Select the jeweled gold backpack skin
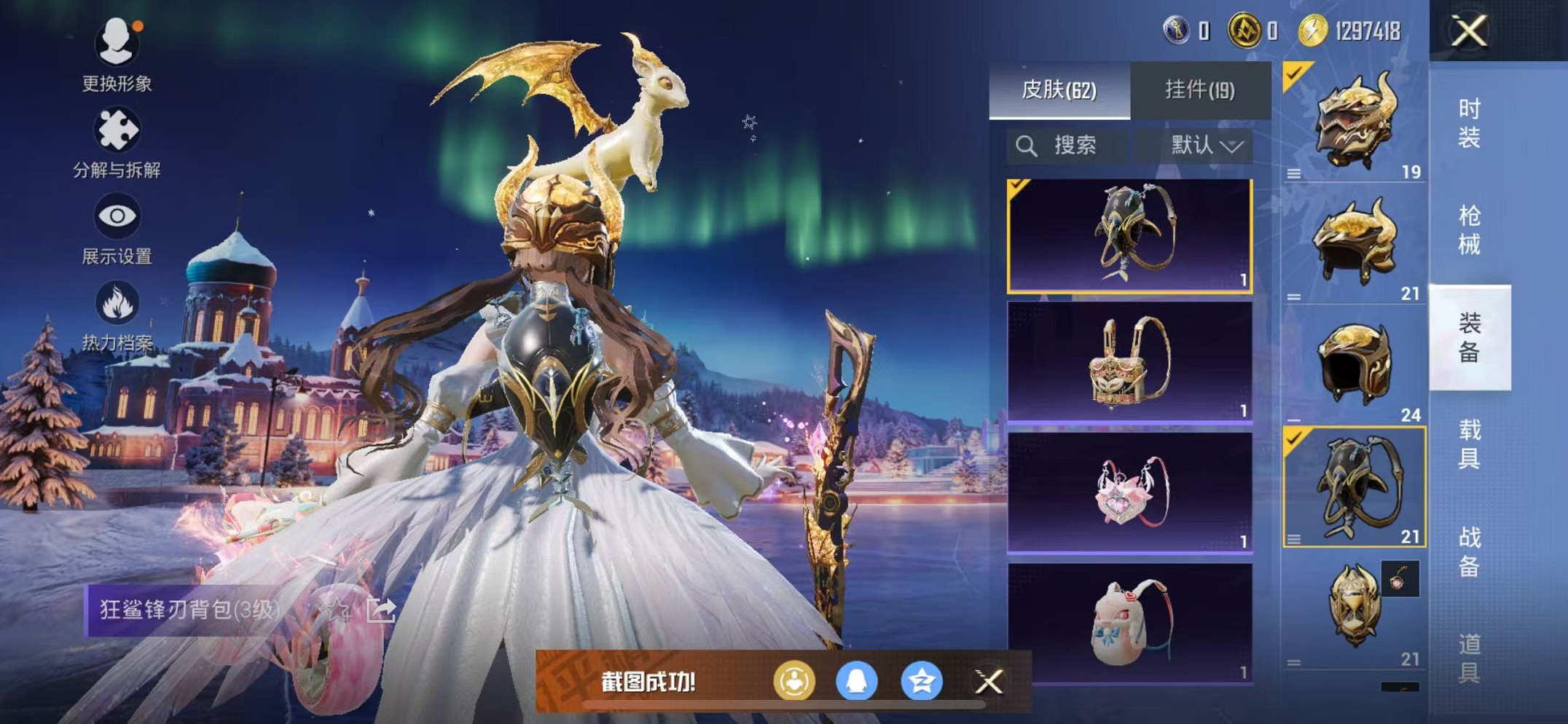 pos(1129,362)
